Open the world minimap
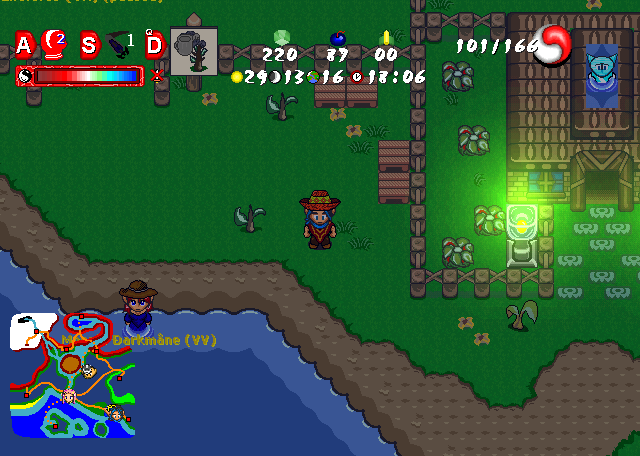Screen dimensions: 640x456 [72, 375]
